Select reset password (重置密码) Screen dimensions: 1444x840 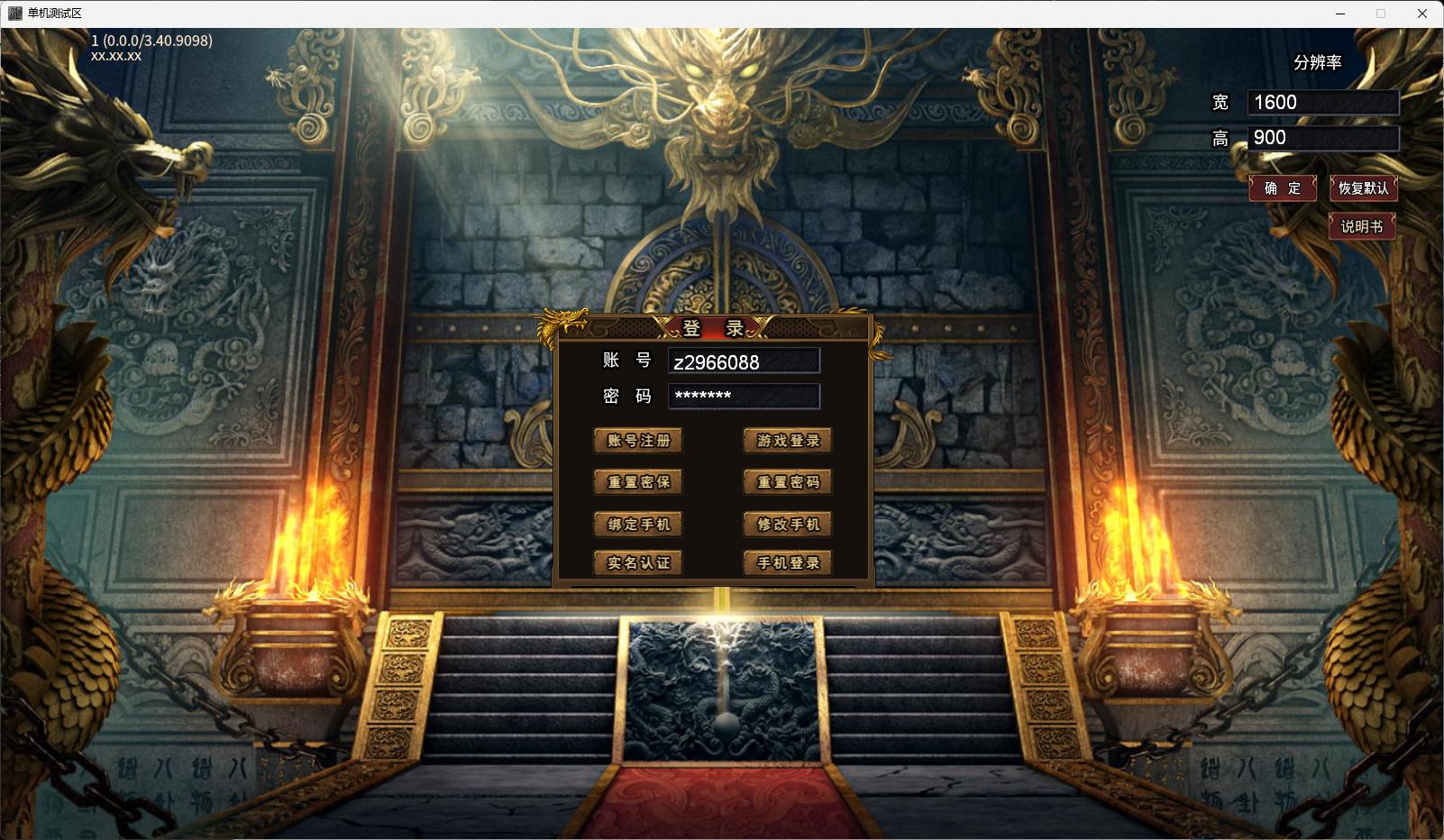(788, 482)
